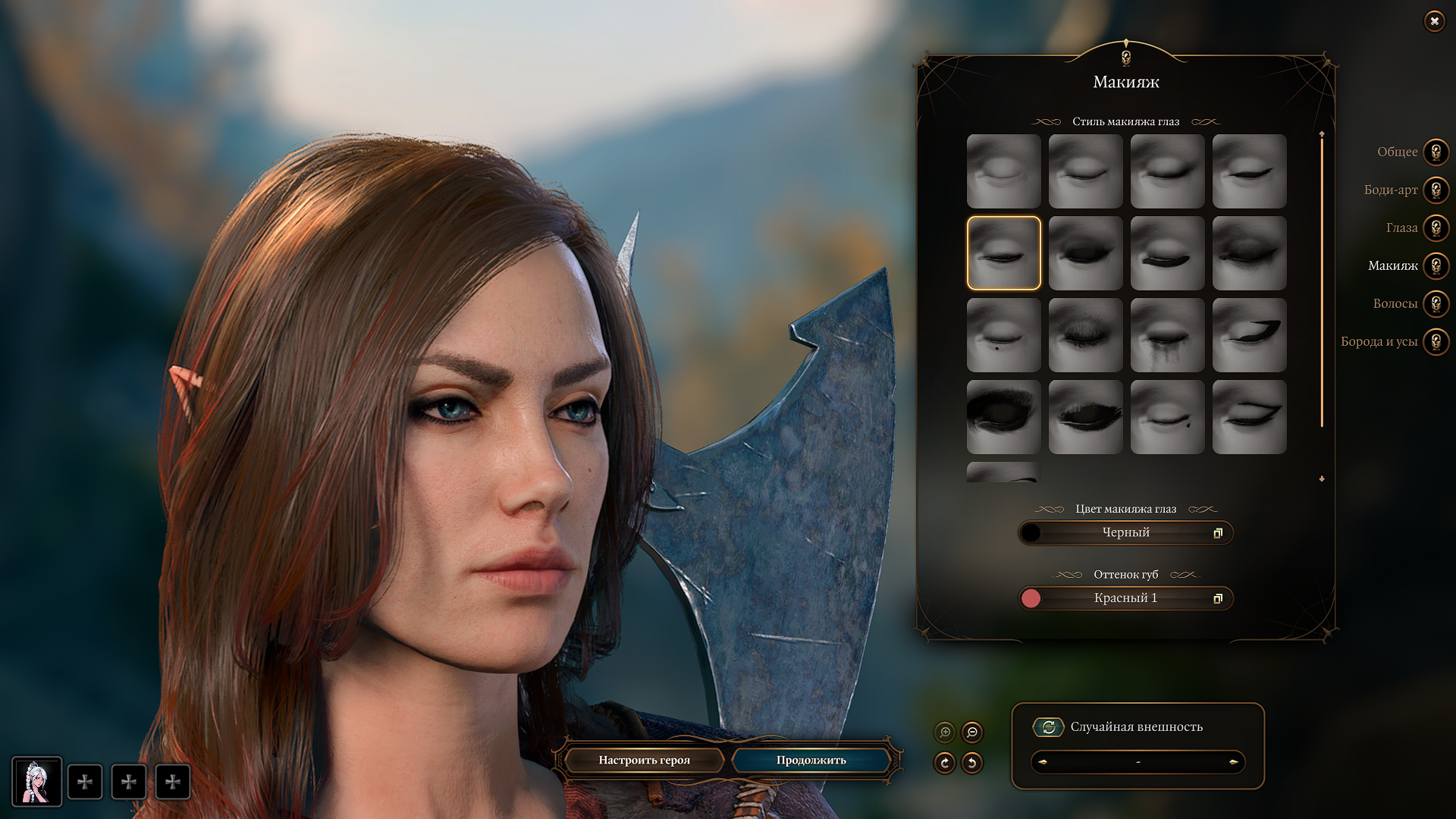Select the fully blackened eye makeup thumbnail
Image resolution: width=1456 pixels, height=819 pixels.
click(x=1003, y=417)
